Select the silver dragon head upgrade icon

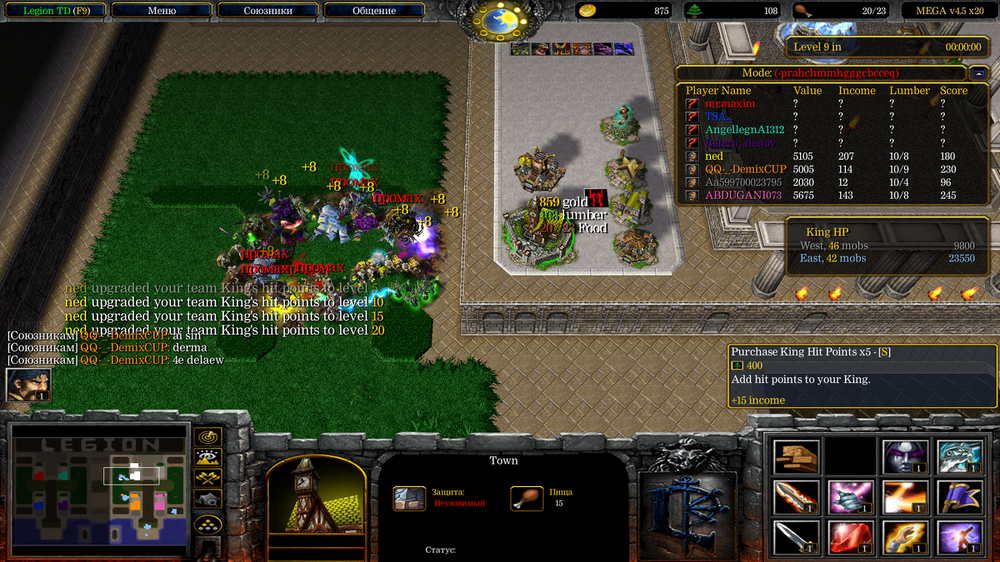[959, 457]
